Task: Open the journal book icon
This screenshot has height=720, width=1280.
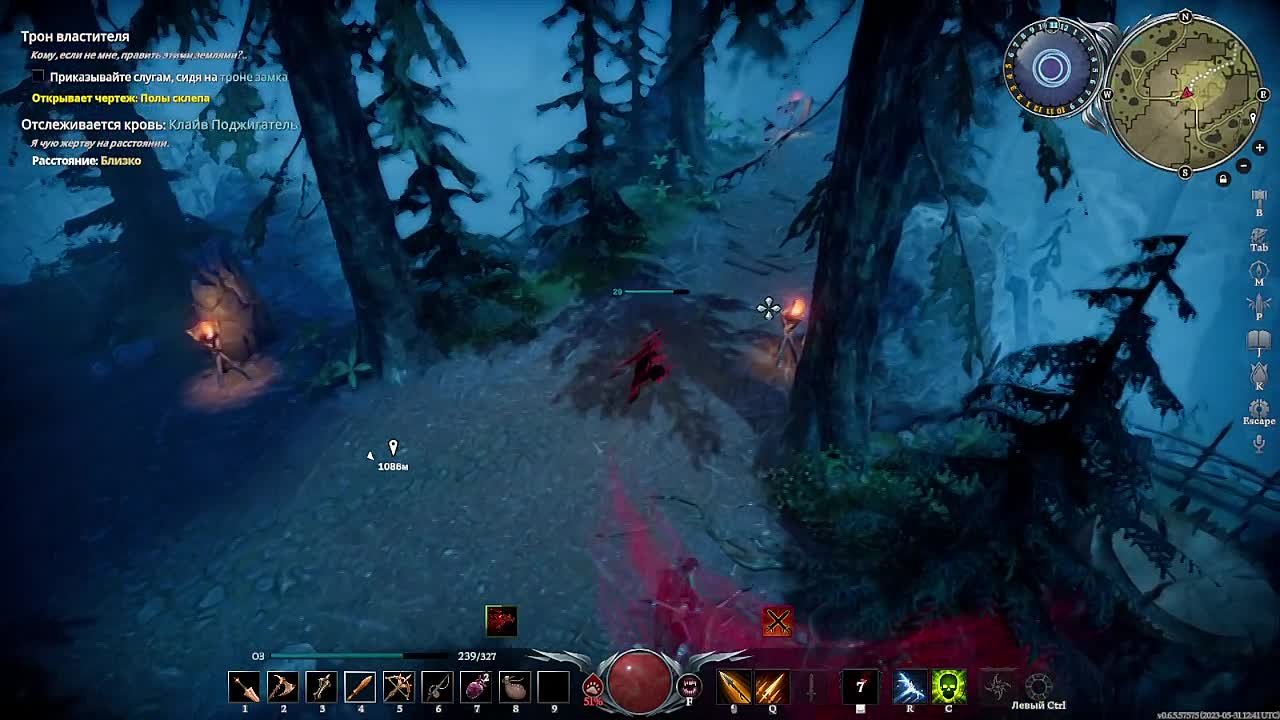Action: 1259,342
